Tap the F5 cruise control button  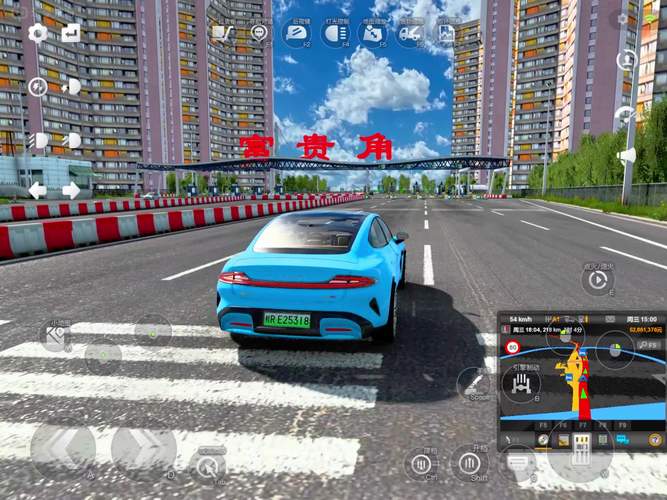click(x=371, y=34)
